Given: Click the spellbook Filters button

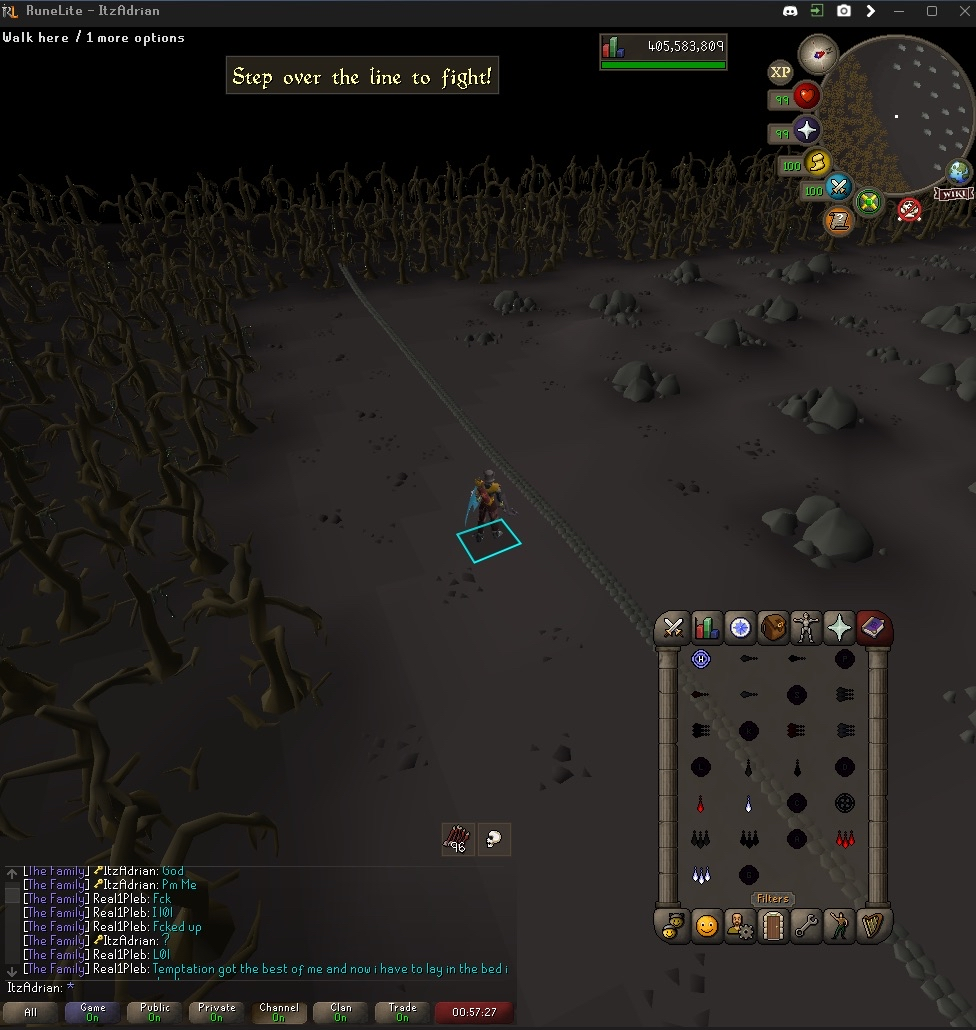Looking at the screenshot, I should [772, 899].
